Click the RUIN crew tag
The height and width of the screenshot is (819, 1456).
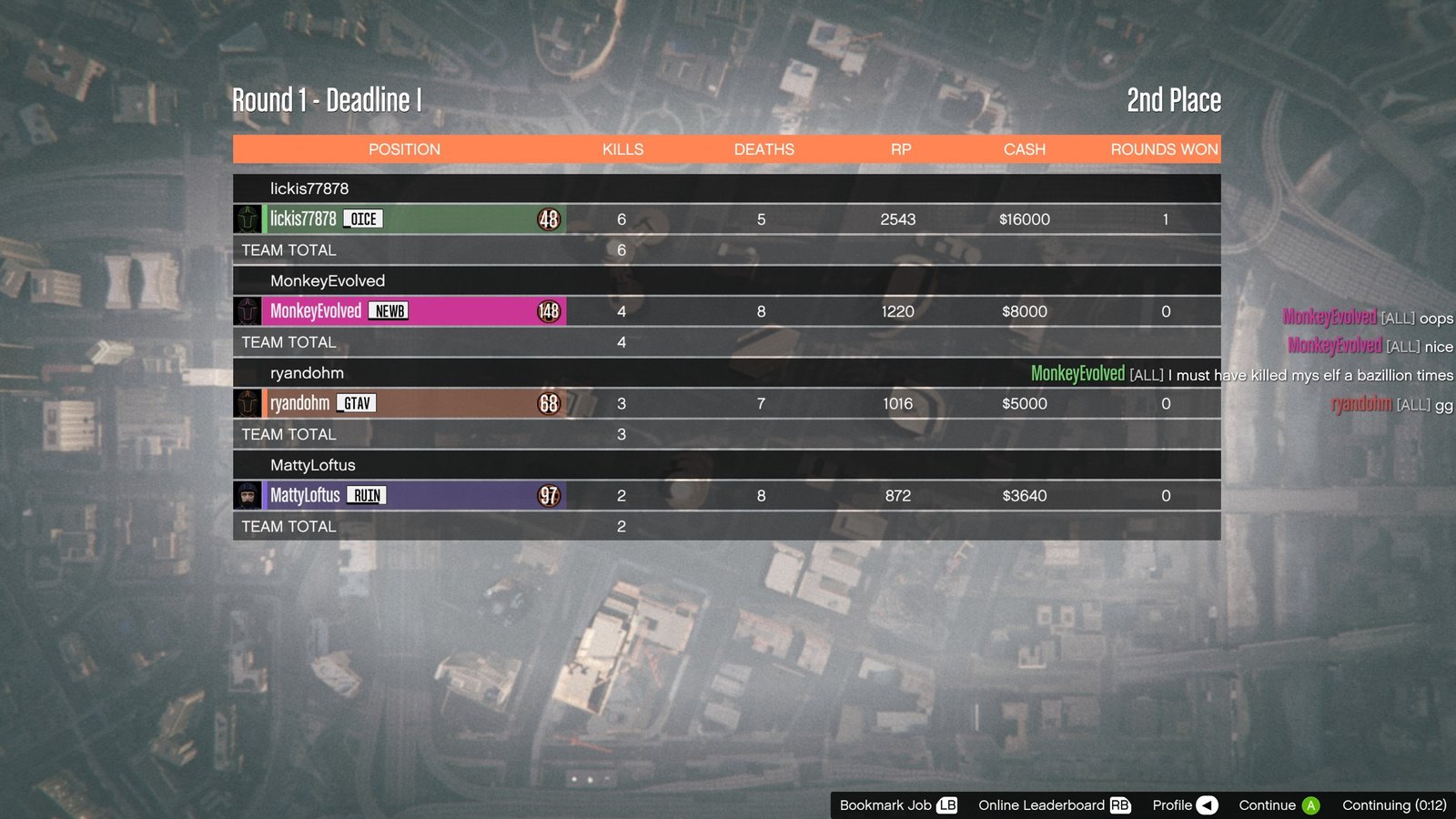click(367, 496)
